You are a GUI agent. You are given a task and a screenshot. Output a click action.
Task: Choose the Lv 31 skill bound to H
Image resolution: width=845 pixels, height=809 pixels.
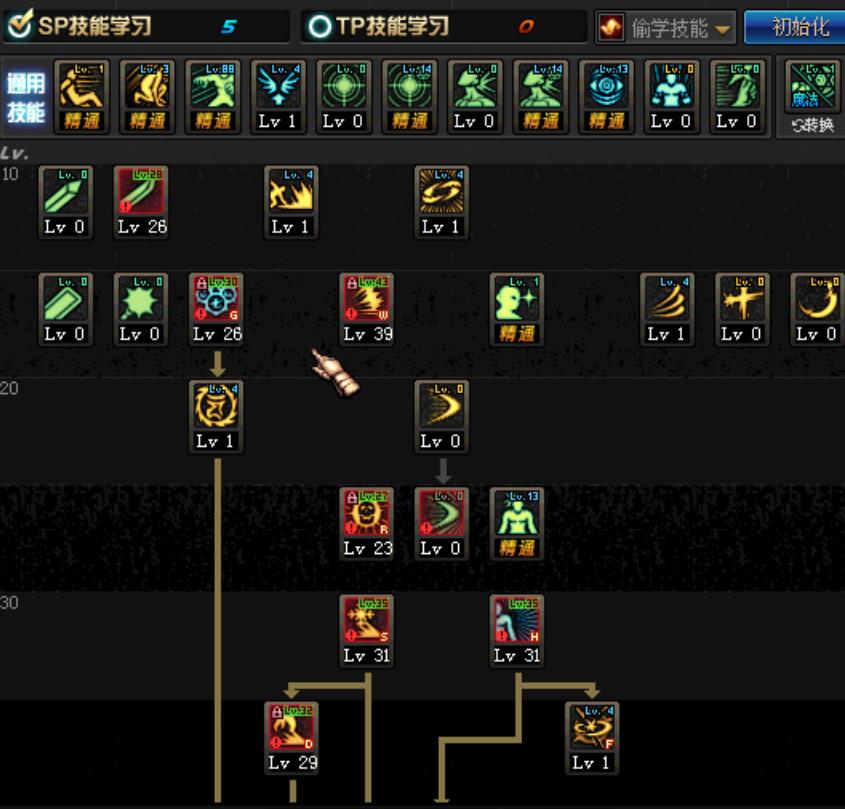tap(516, 621)
